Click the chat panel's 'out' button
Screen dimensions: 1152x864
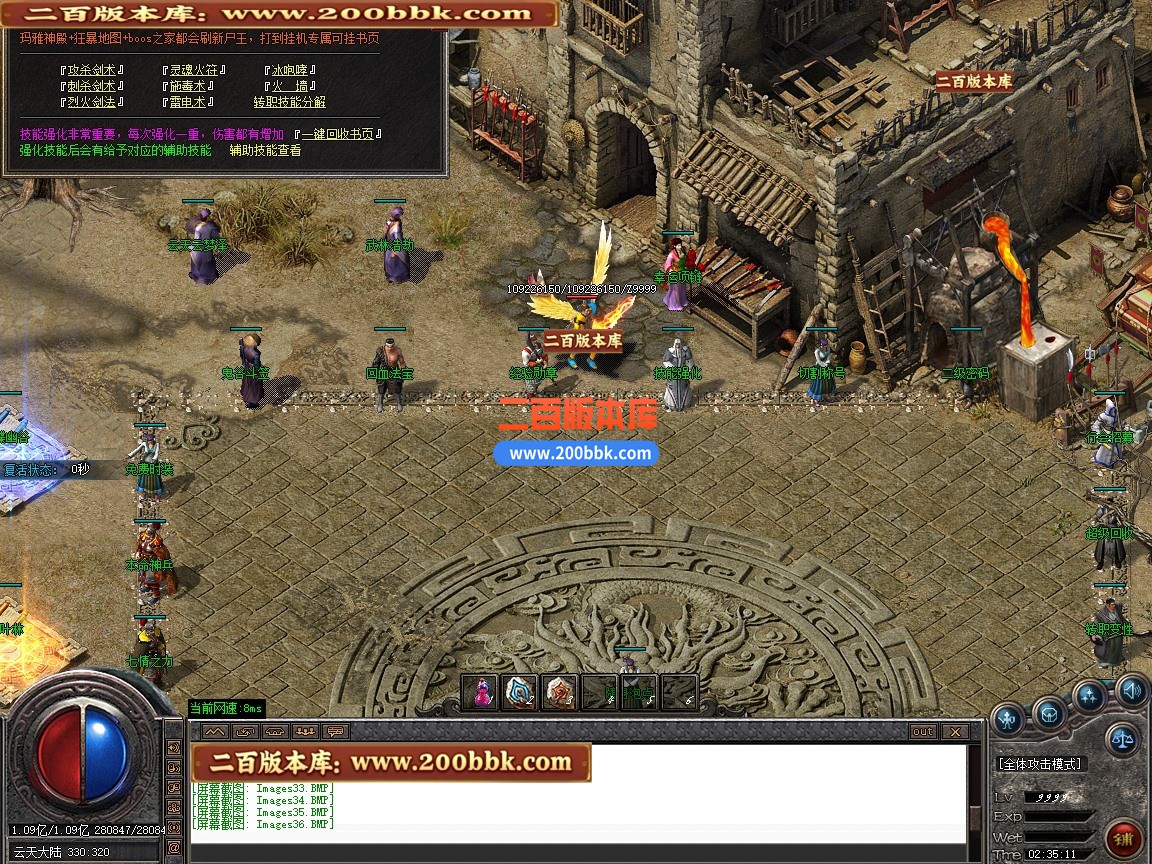pyautogui.click(x=923, y=732)
